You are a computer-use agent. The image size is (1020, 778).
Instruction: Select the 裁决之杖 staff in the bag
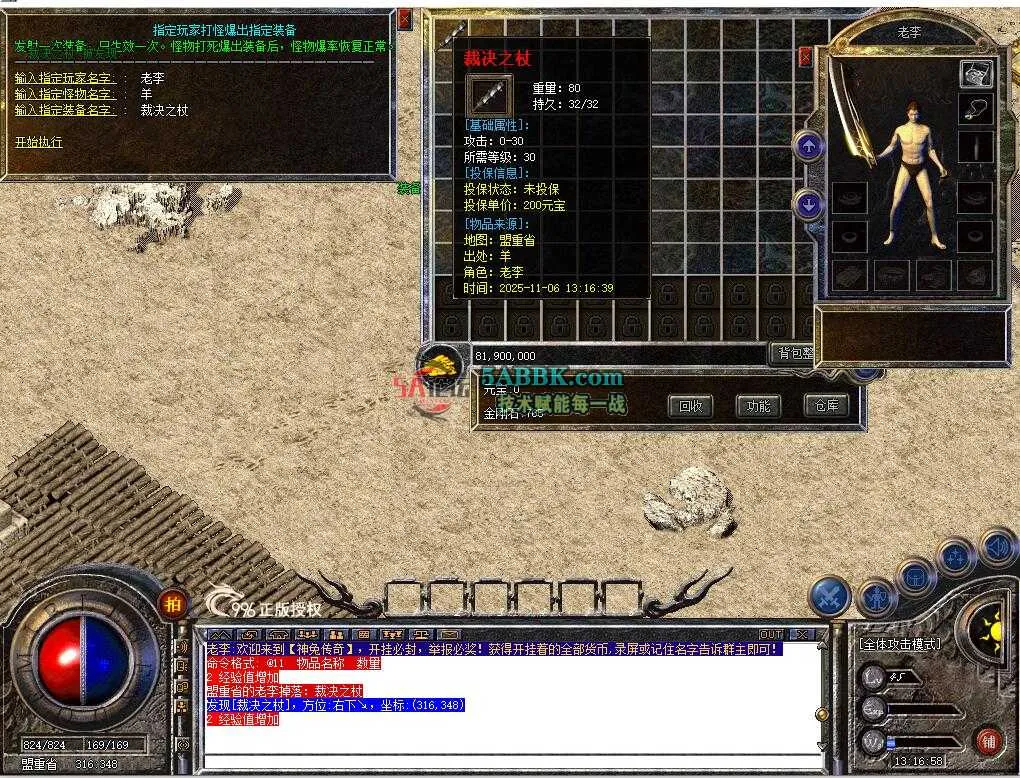point(452,32)
